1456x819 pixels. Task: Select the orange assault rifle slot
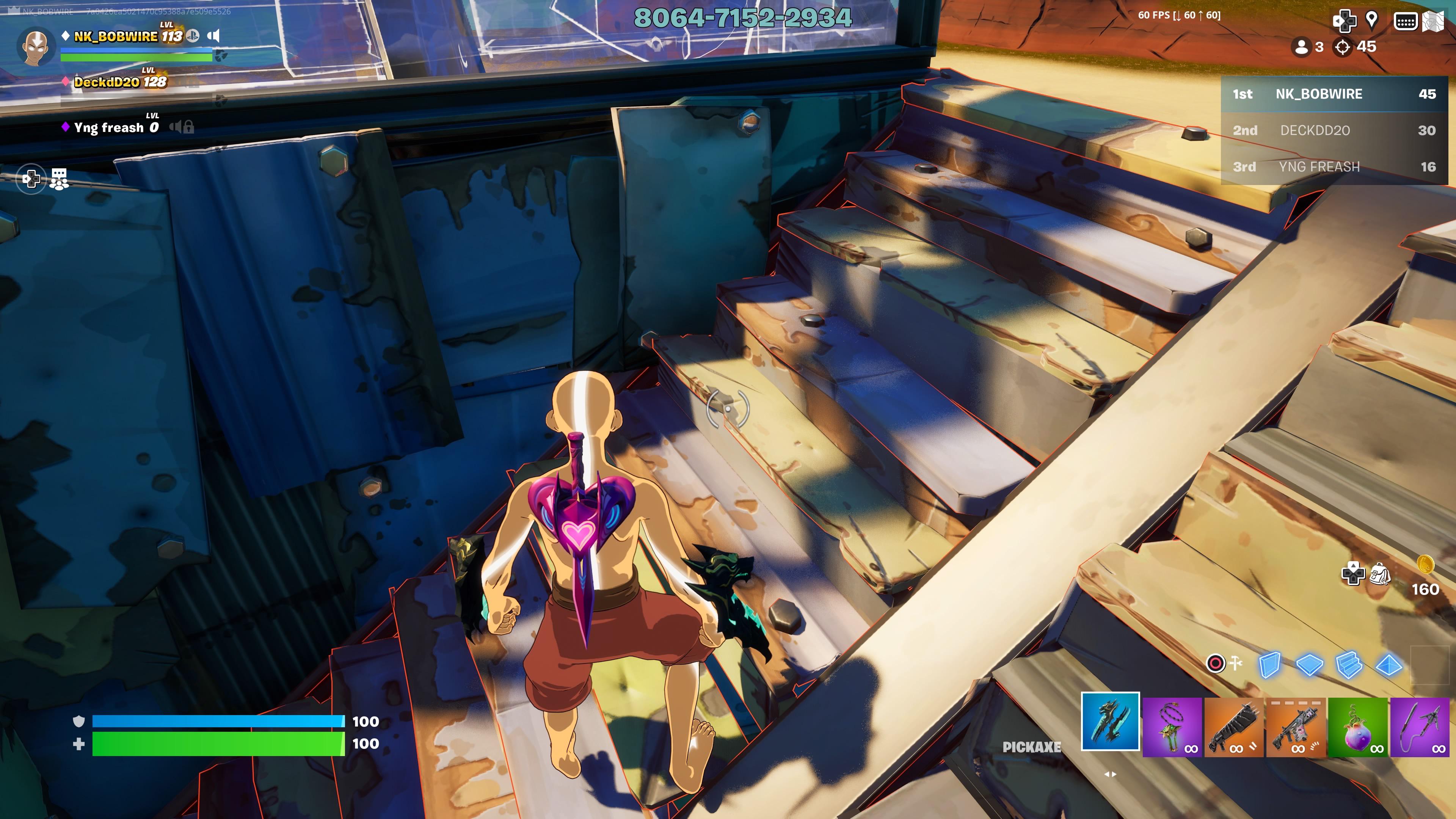1296,727
